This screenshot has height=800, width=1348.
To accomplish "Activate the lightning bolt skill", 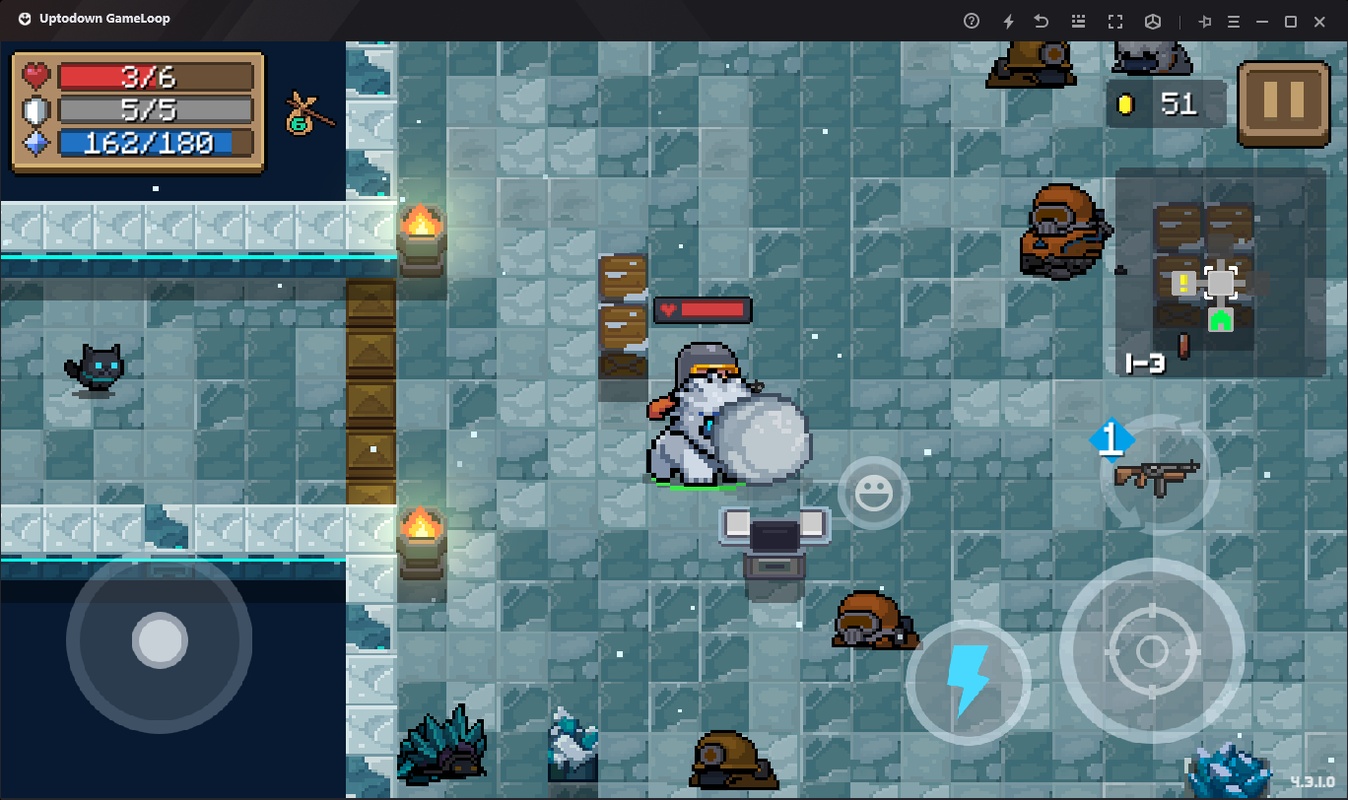I will pyautogui.click(x=967, y=680).
